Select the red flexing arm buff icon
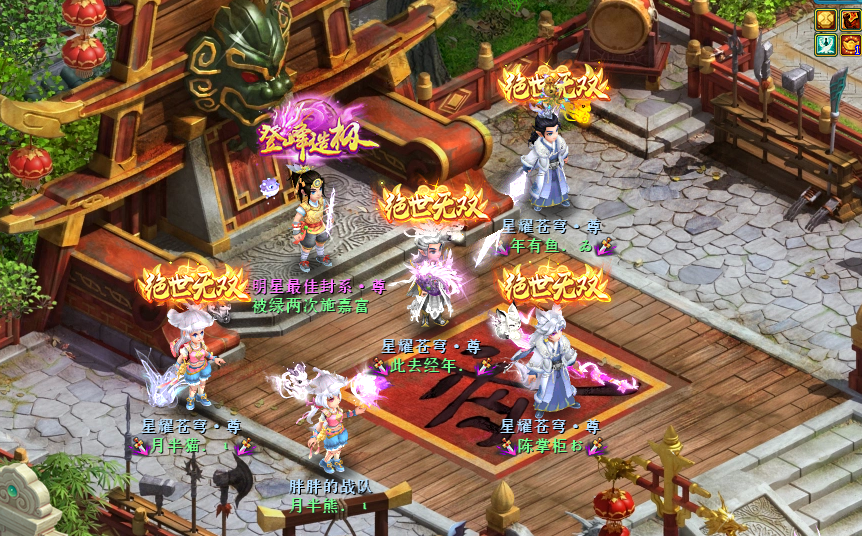The height and width of the screenshot is (536, 862). click(x=850, y=19)
